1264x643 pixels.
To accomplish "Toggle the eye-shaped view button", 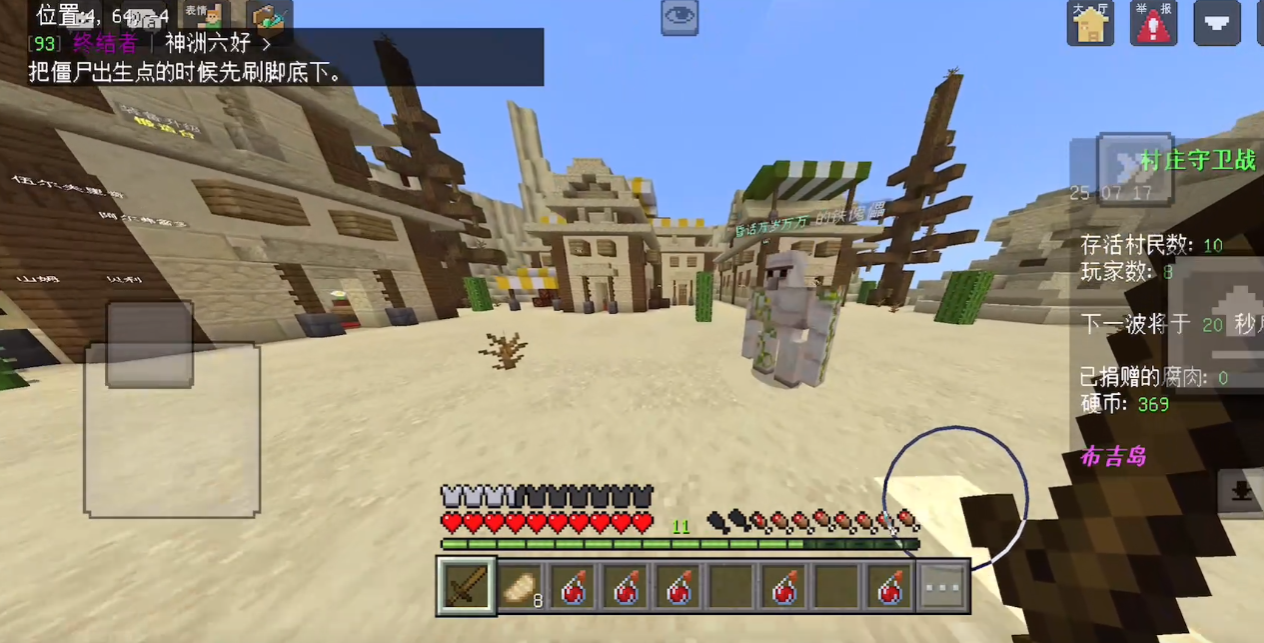I will [680, 17].
